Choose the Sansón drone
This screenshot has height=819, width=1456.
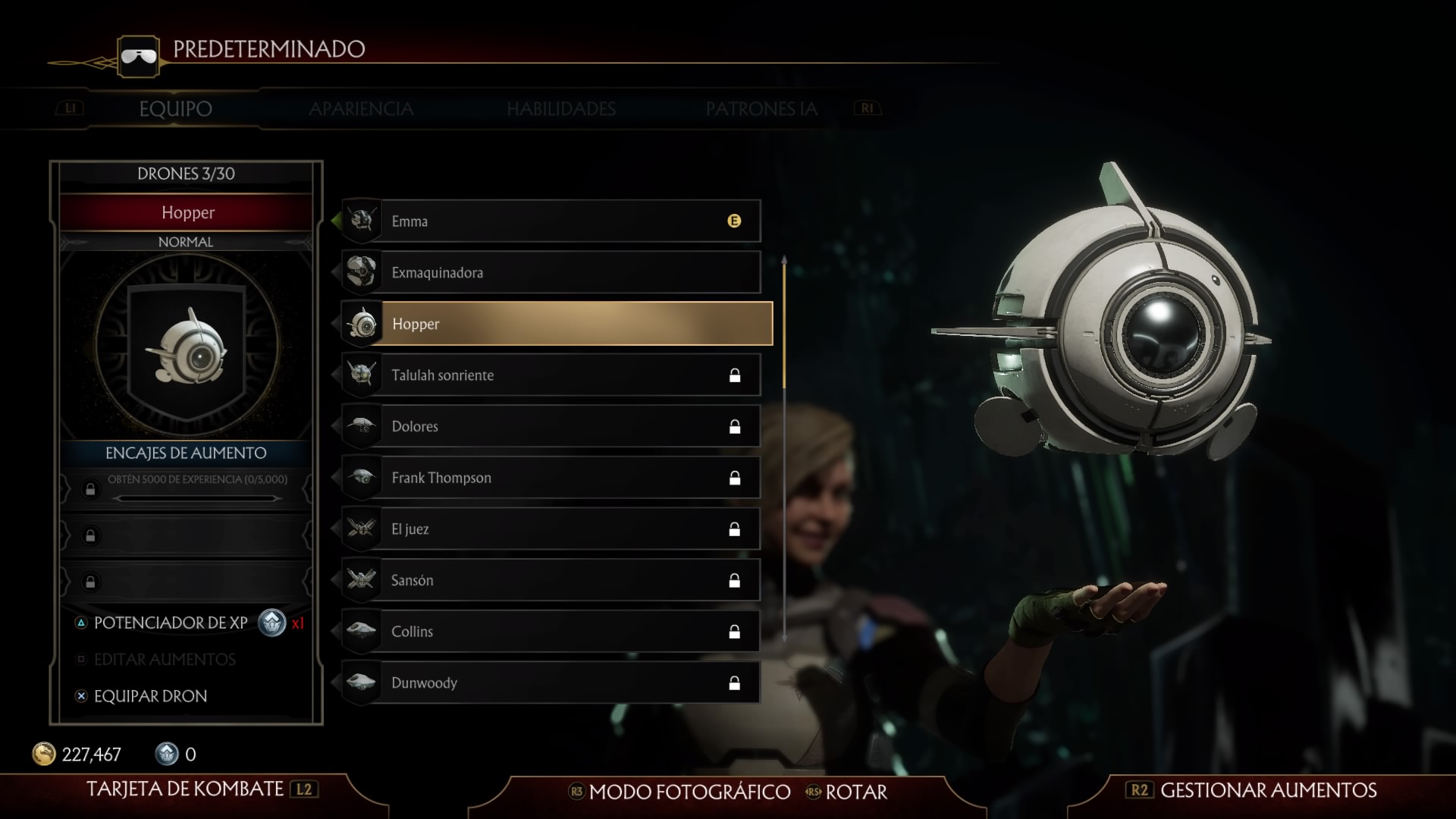552,581
